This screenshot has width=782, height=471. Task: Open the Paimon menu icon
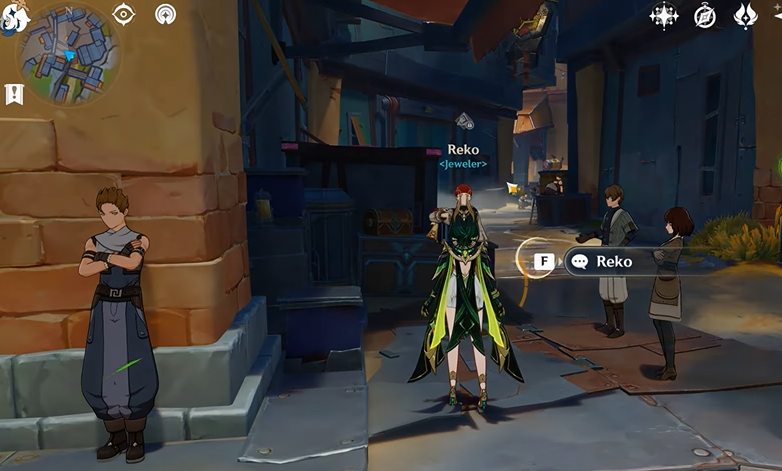coord(12,18)
